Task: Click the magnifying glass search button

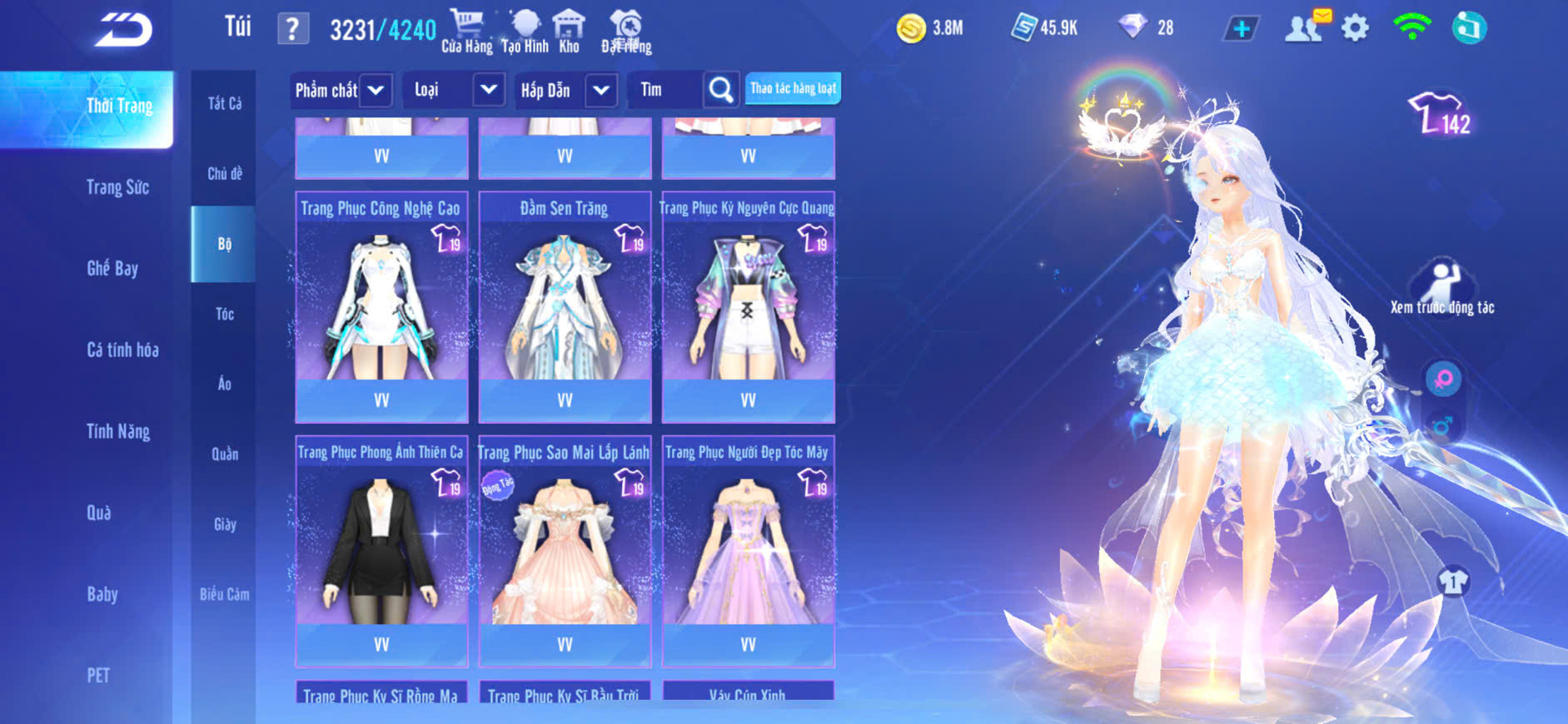Action: point(720,90)
